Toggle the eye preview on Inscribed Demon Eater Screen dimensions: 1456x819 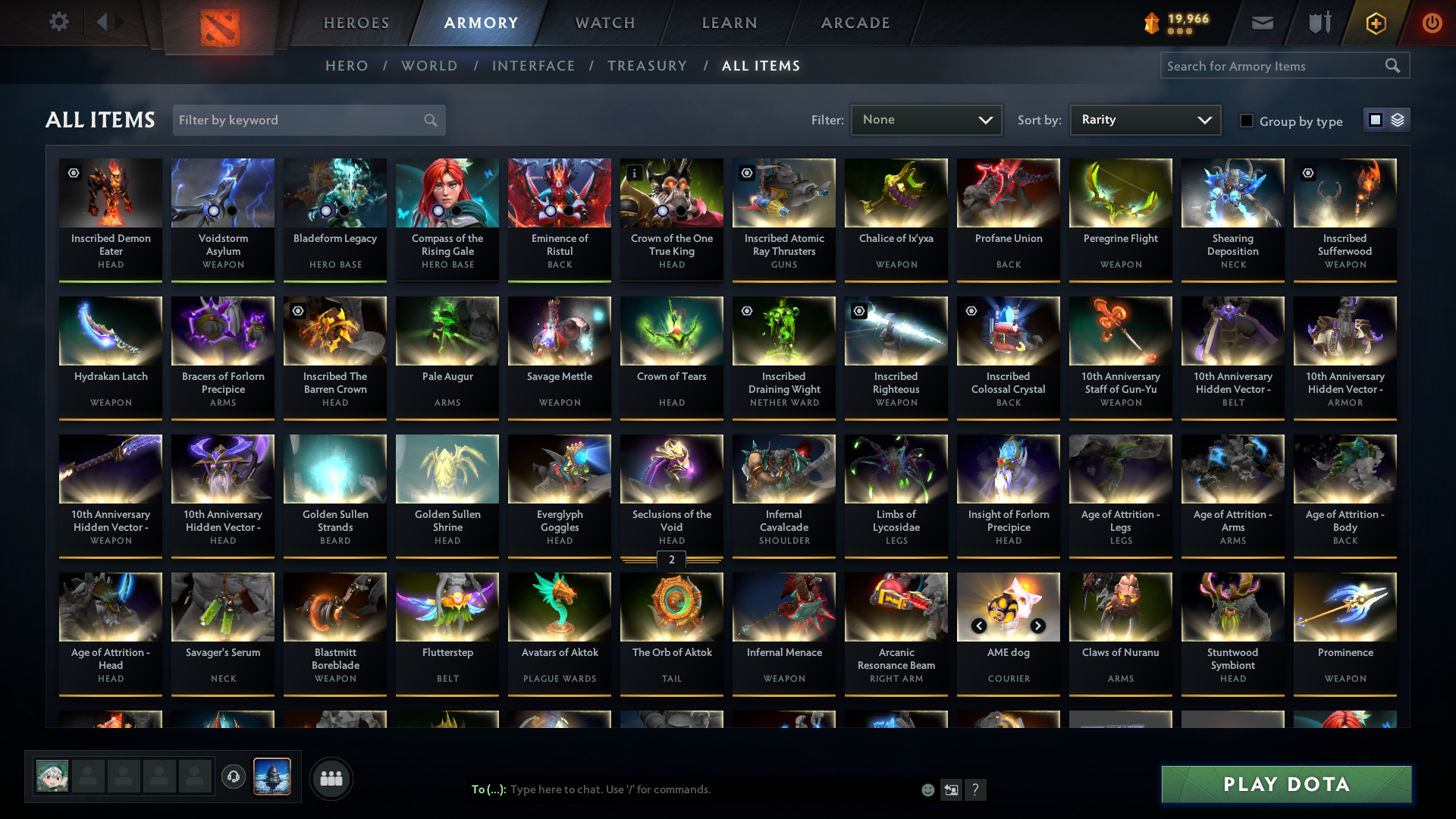(x=74, y=173)
